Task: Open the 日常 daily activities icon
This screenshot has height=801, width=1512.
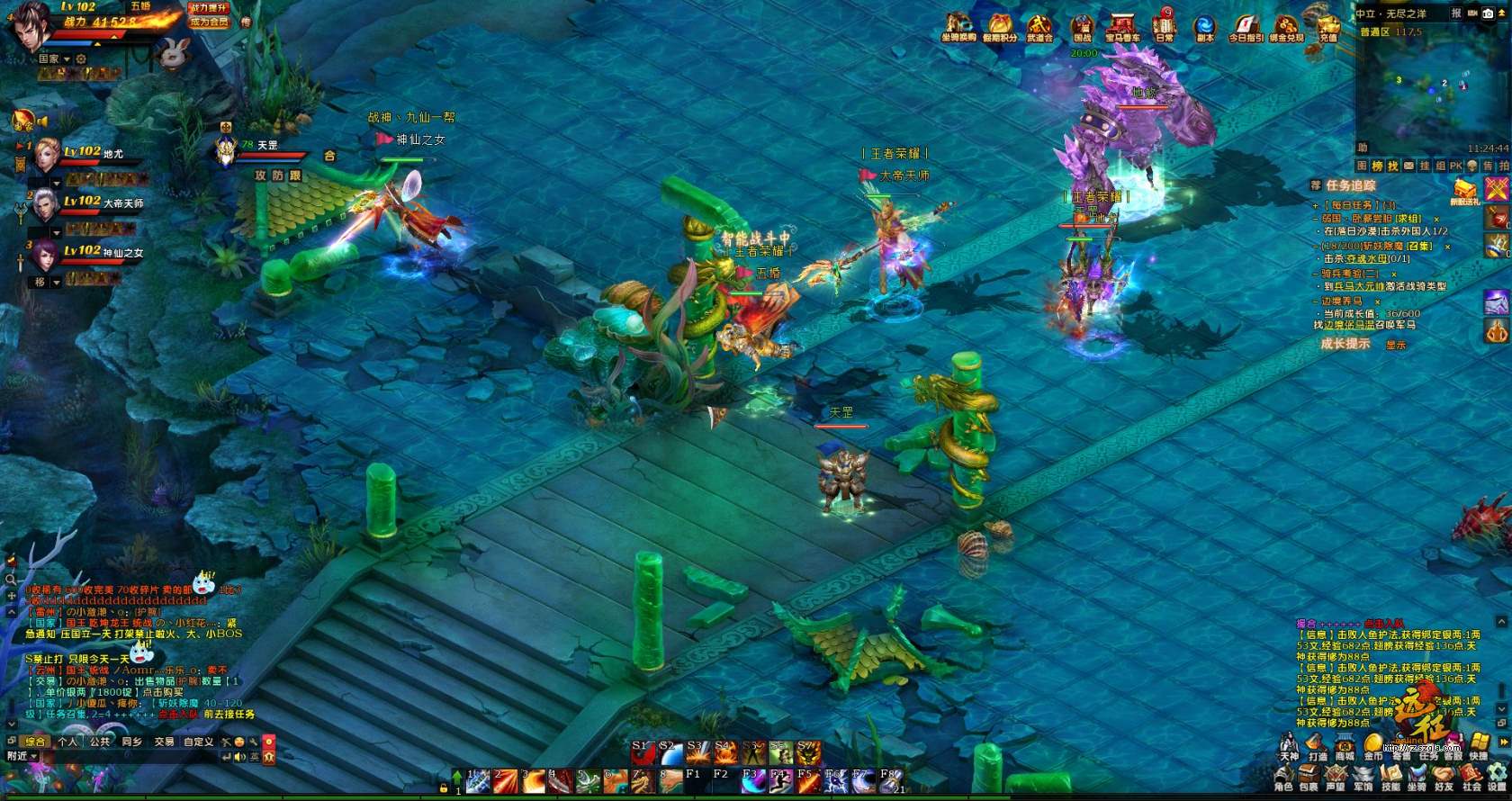Action: pyautogui.click(x=1164, y=26)
